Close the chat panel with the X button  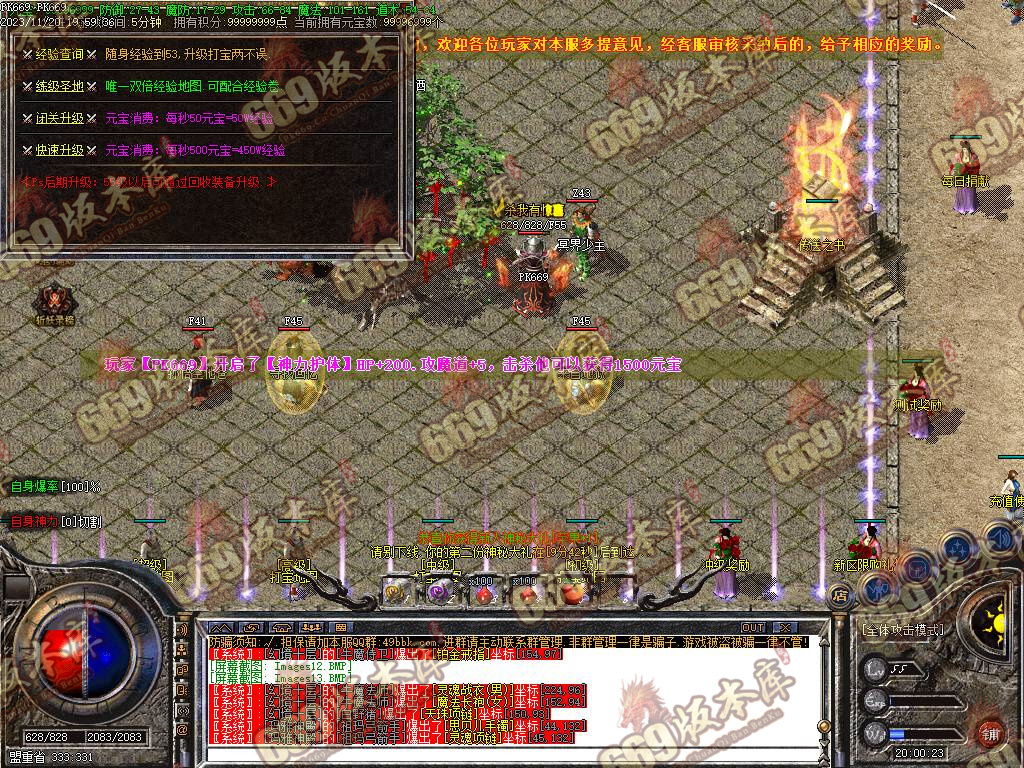click(788, 628)
